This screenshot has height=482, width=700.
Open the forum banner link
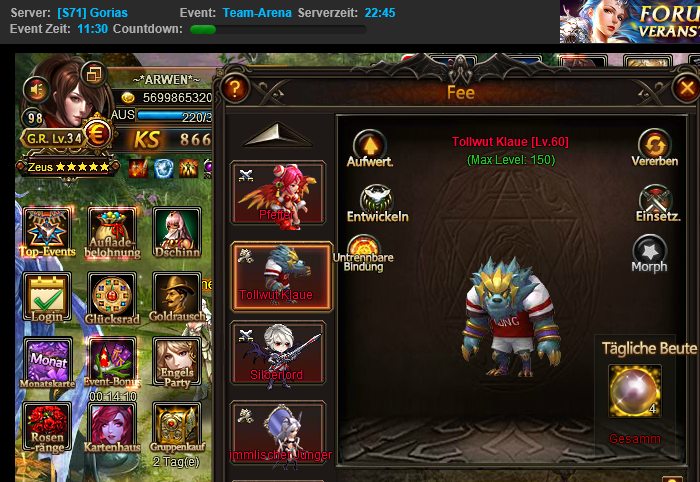(x=630, y=20)
